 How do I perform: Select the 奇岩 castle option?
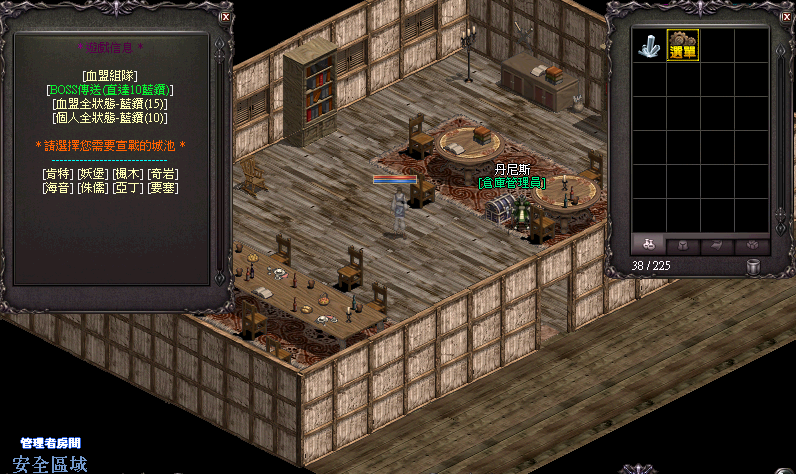(x=162, y=173)
